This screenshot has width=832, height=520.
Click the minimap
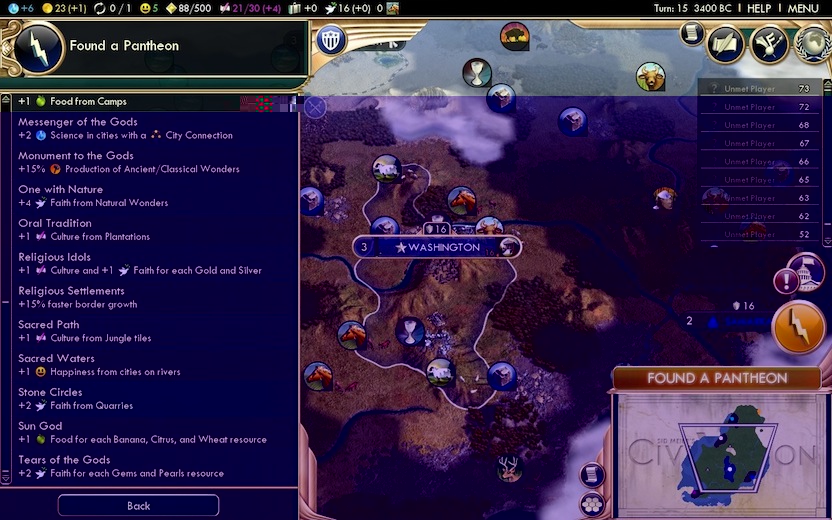pyautogui.click(x=717, y=450)
